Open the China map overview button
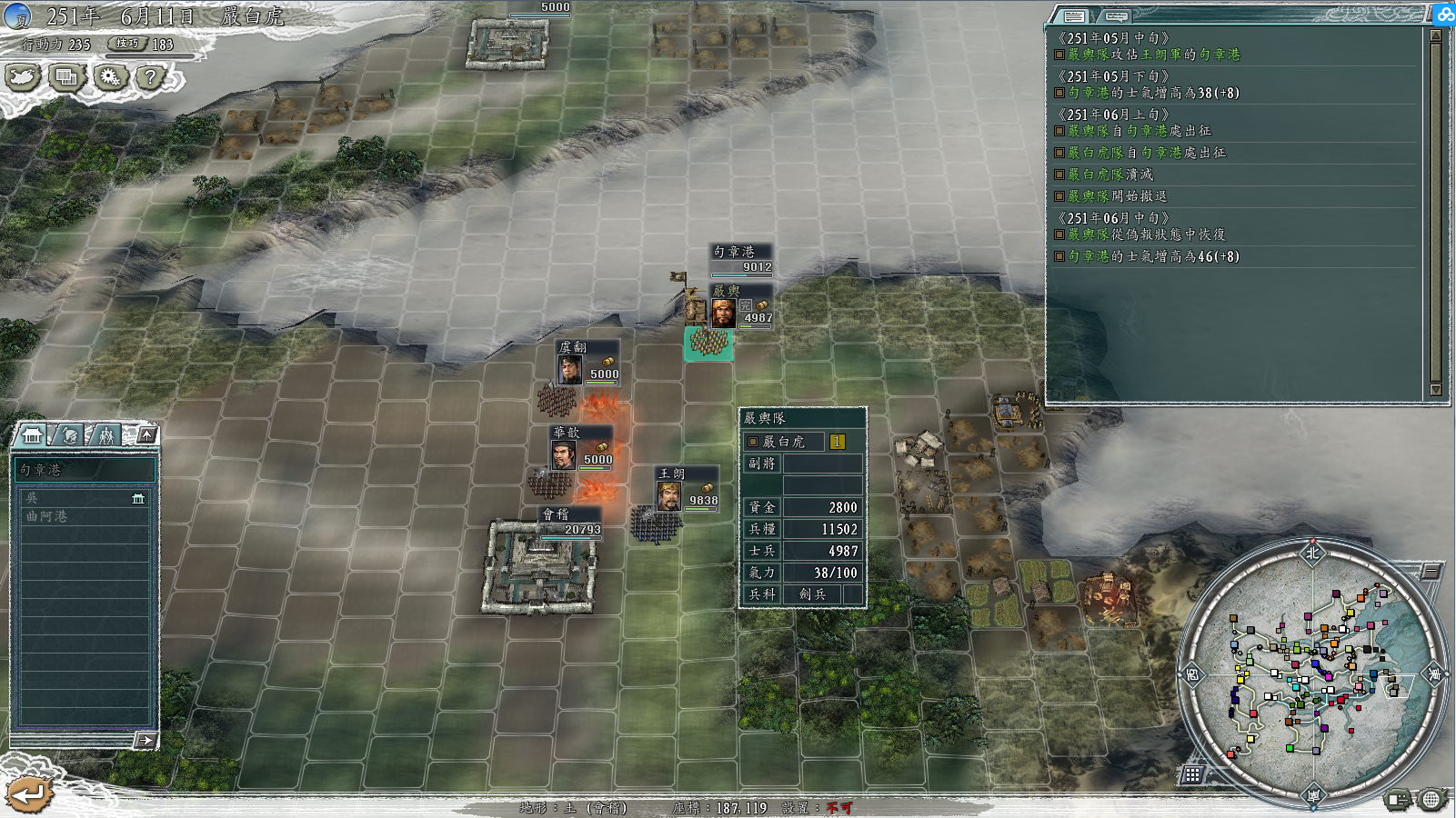The height and width of the screenshot is (818, 1456). 23,78
